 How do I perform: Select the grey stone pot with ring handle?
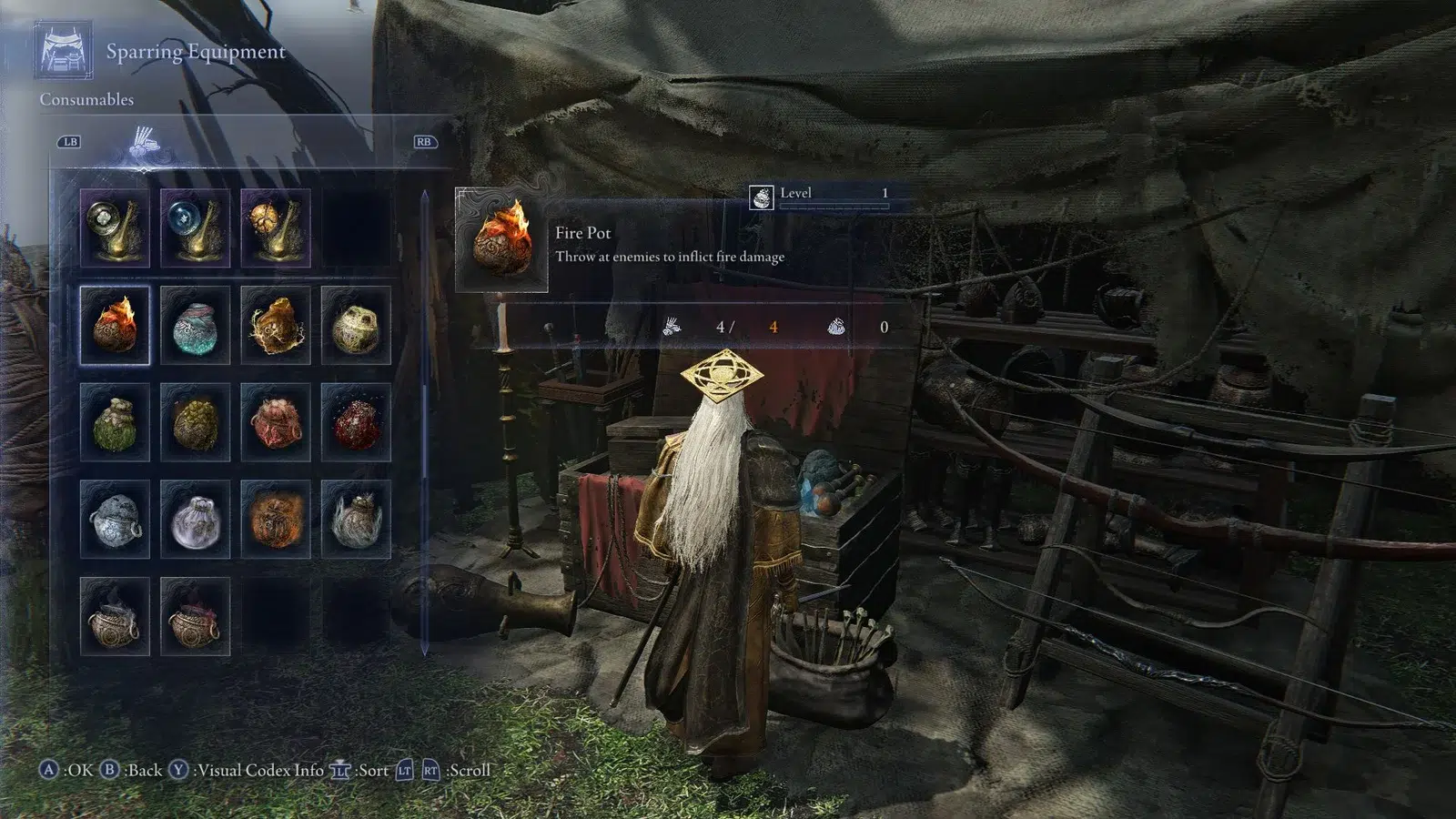point(115,519)
